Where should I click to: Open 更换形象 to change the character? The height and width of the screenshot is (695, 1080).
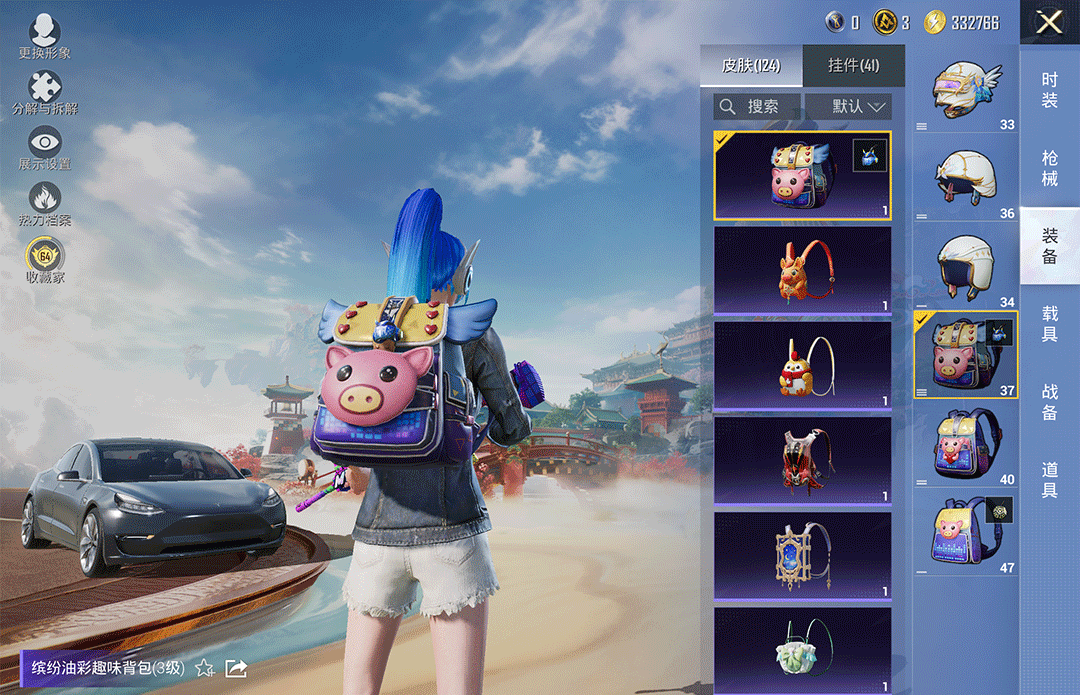(45, 37)
